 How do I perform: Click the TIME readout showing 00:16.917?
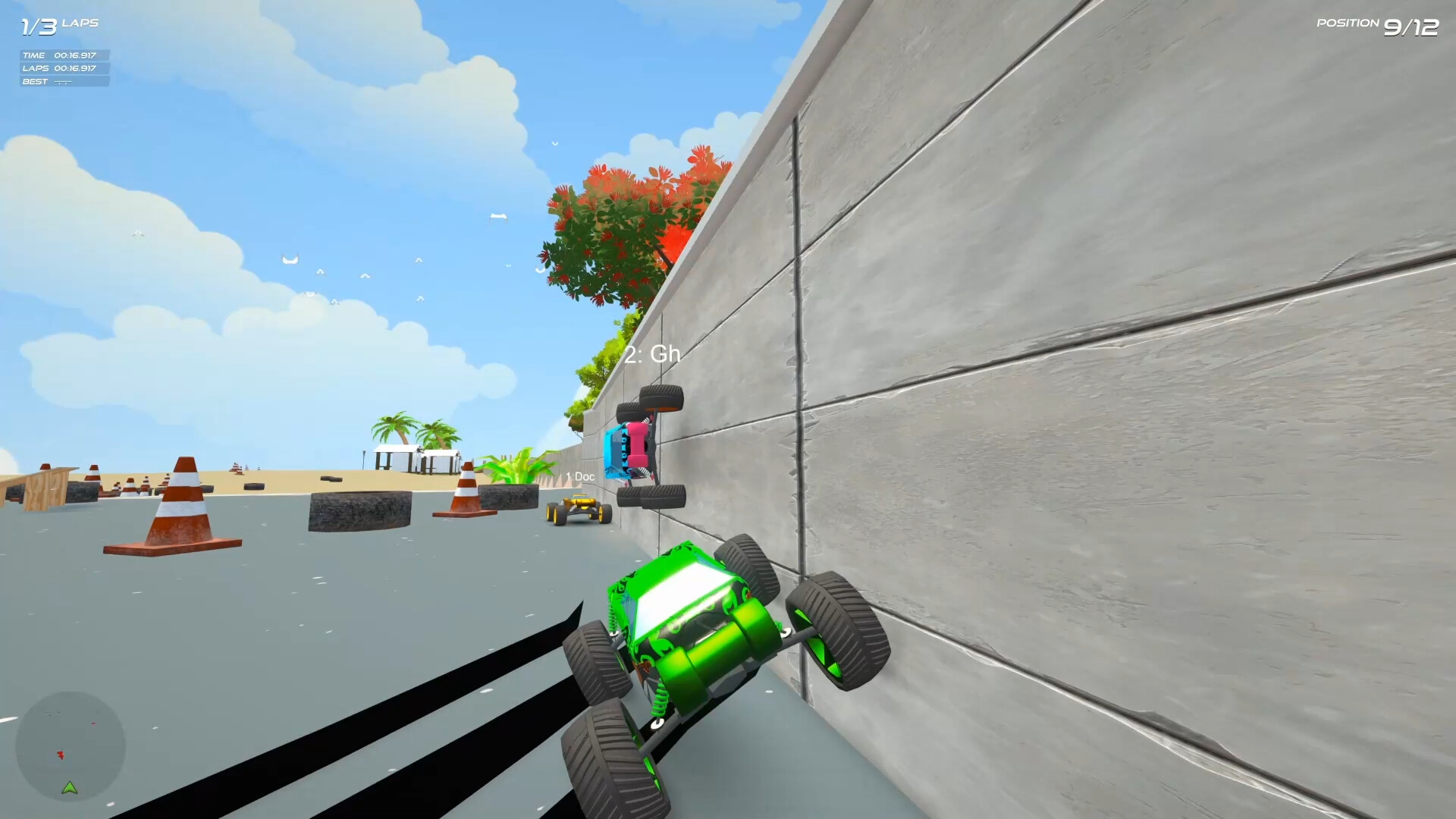59,55
